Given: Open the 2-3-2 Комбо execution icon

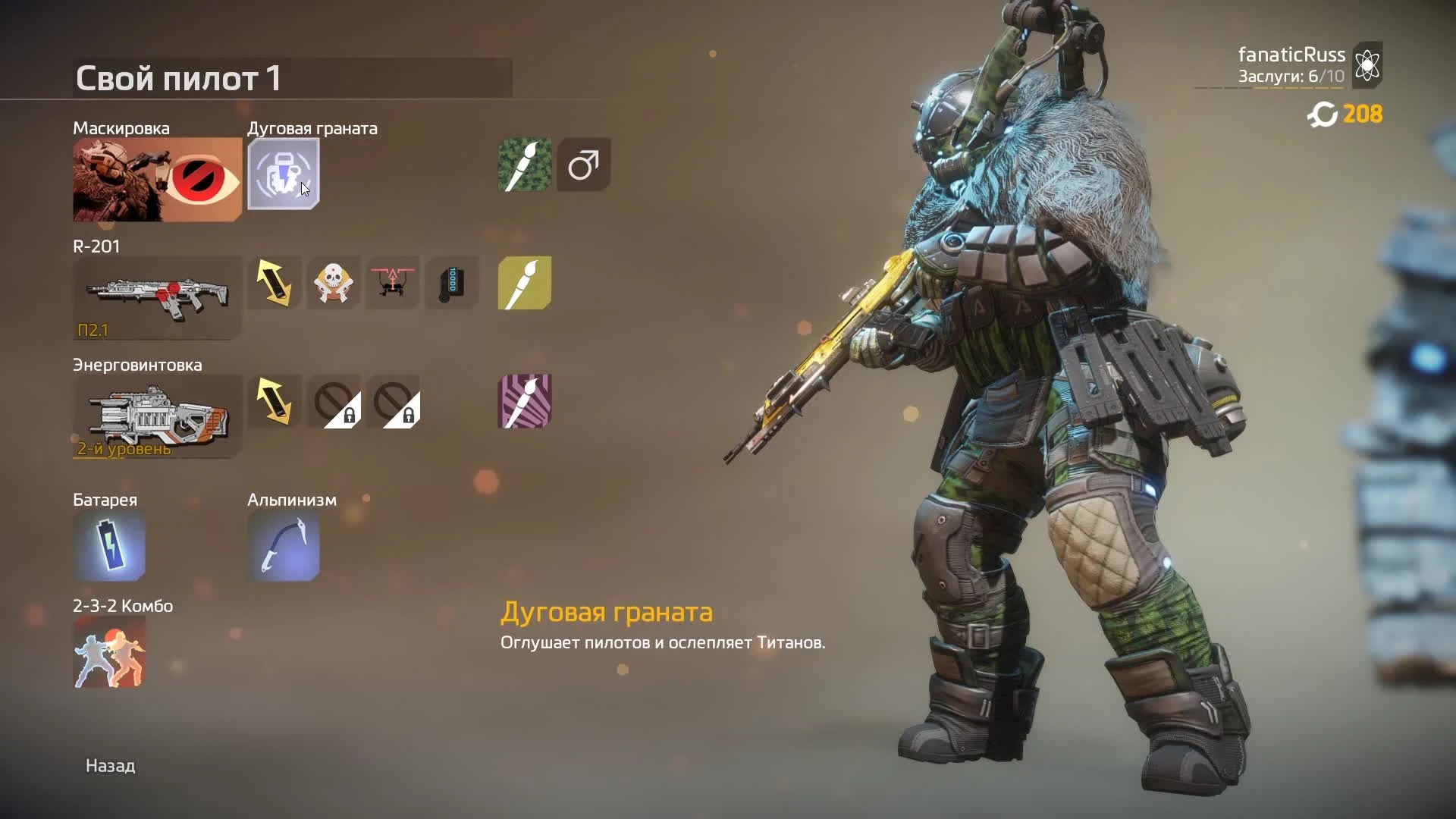Looking at the screenshot, I should pos(108,652).
